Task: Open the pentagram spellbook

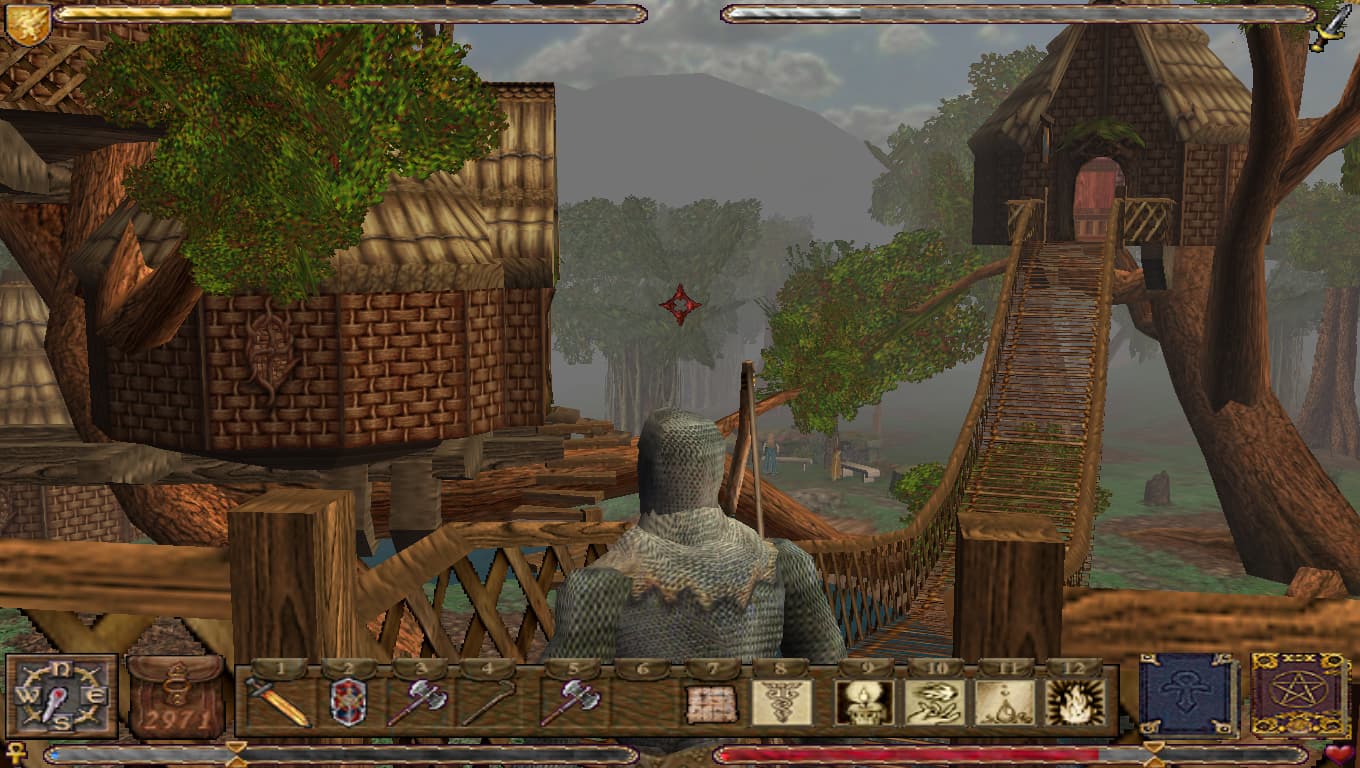Action: (1300, 695)
